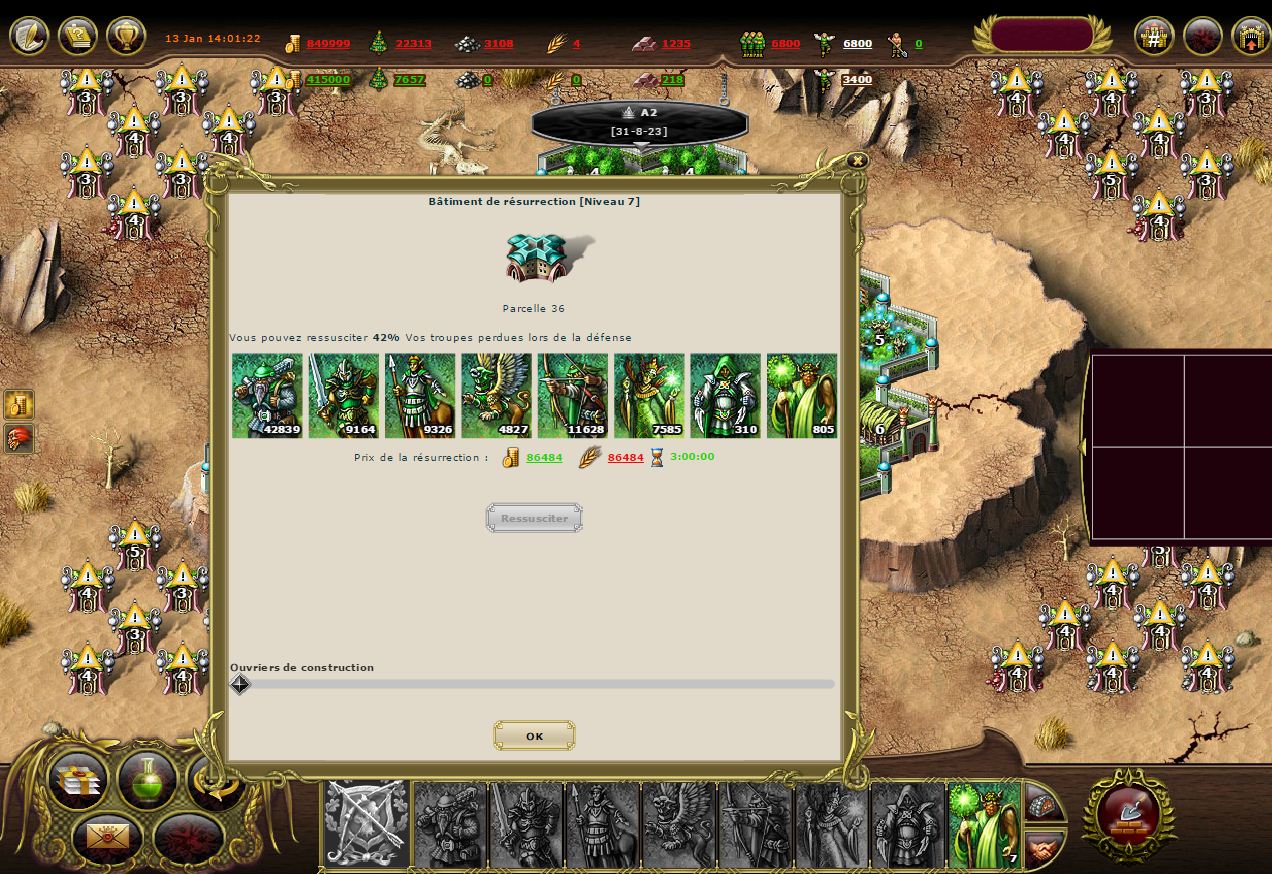Select the dwarf troop portrait with 42839
The height and width of the screenshot is (874, 1272).
[267, 395]
